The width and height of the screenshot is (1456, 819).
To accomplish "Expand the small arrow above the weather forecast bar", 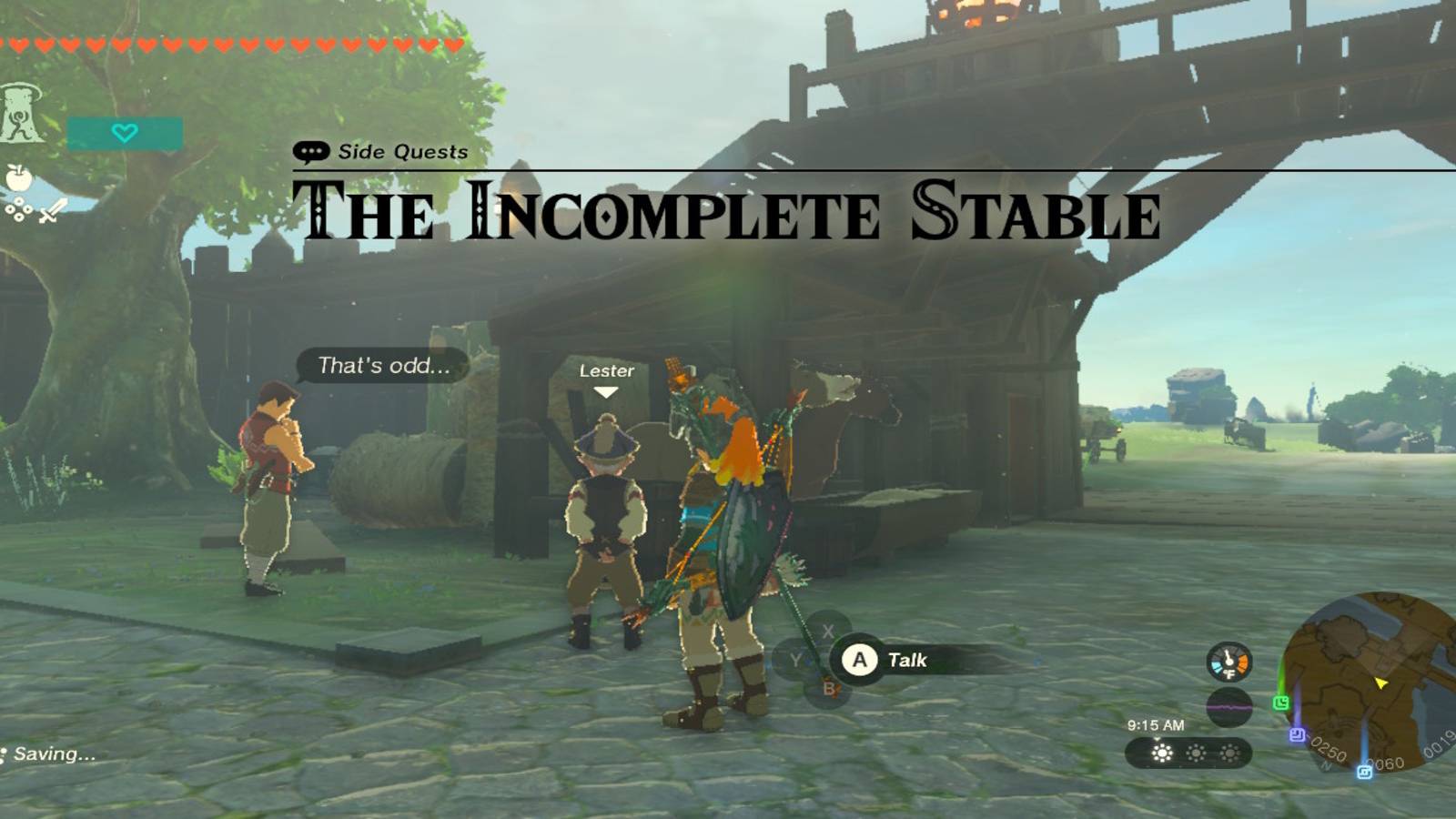I will pos(1158,740).
